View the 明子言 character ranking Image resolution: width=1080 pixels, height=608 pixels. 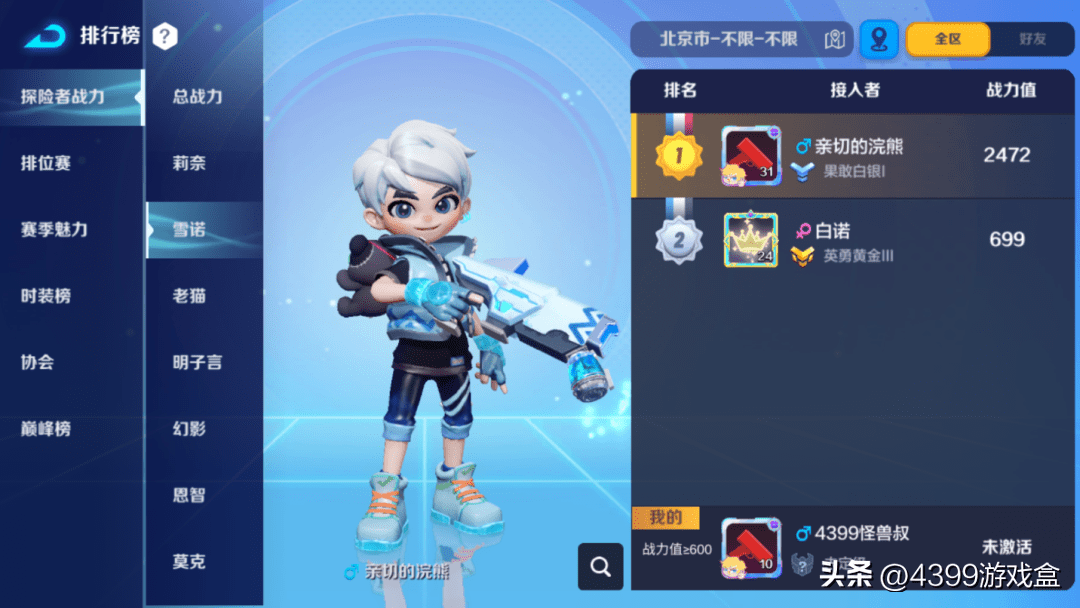(197, 362)
